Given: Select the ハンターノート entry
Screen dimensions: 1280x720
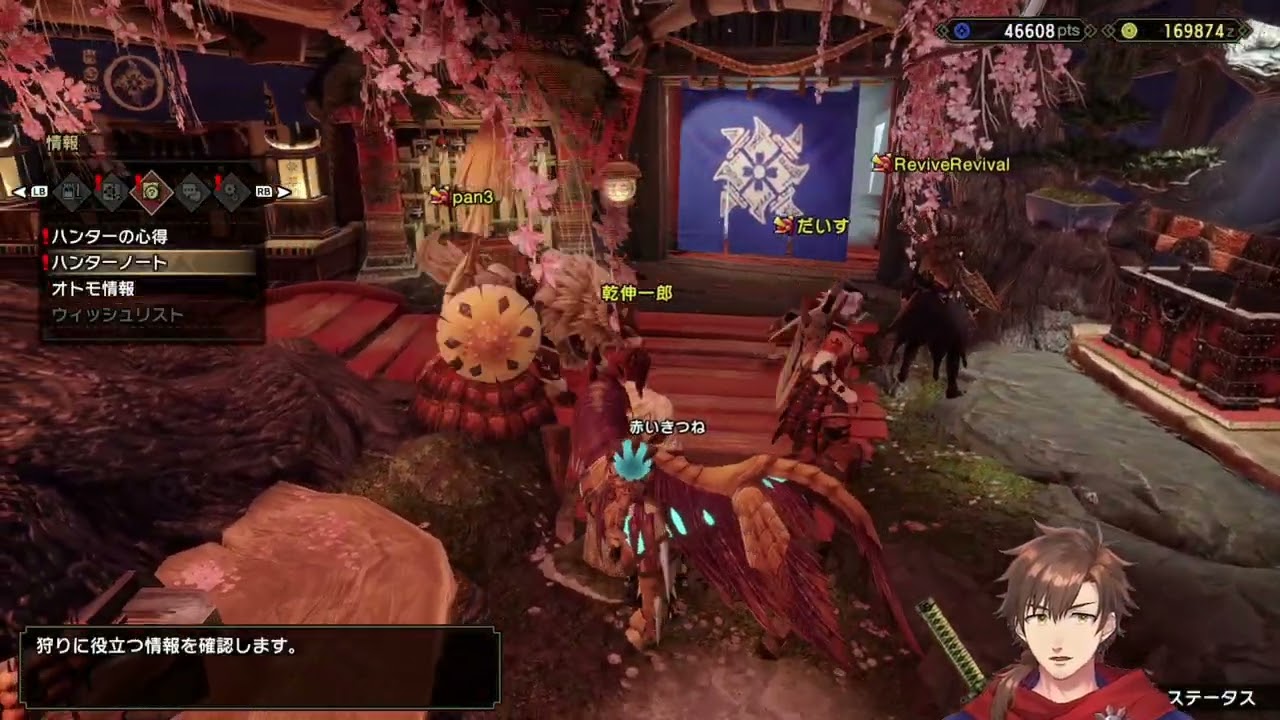Looking at the screenshot, I should coord(109,263).
